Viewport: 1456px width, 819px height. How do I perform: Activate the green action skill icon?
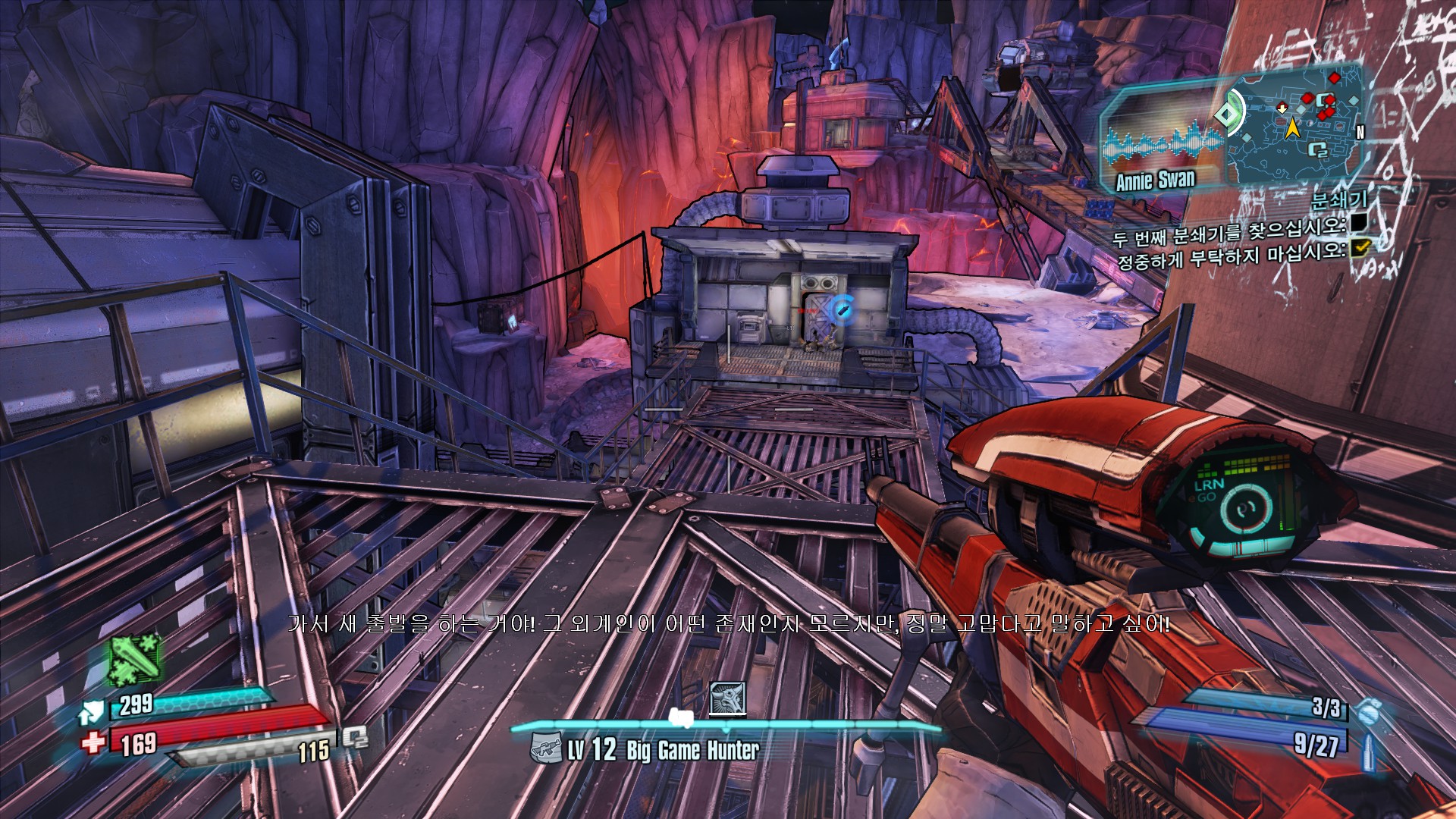coord(135,658)
